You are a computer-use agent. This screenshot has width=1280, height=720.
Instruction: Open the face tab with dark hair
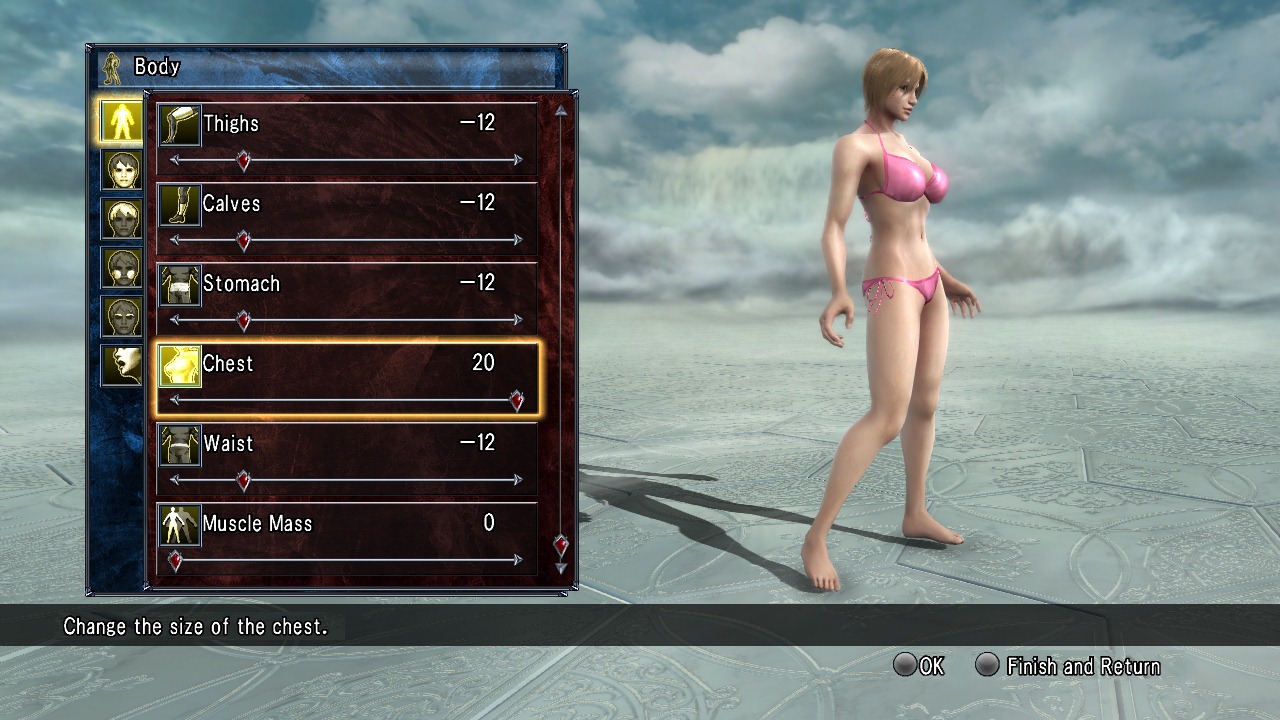click(121, 170)
